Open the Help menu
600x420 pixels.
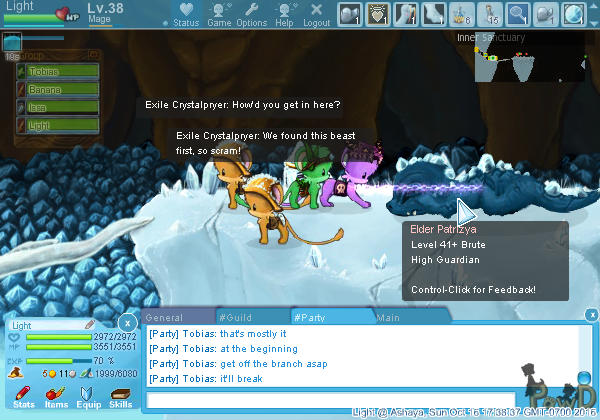tap(284, 15)
